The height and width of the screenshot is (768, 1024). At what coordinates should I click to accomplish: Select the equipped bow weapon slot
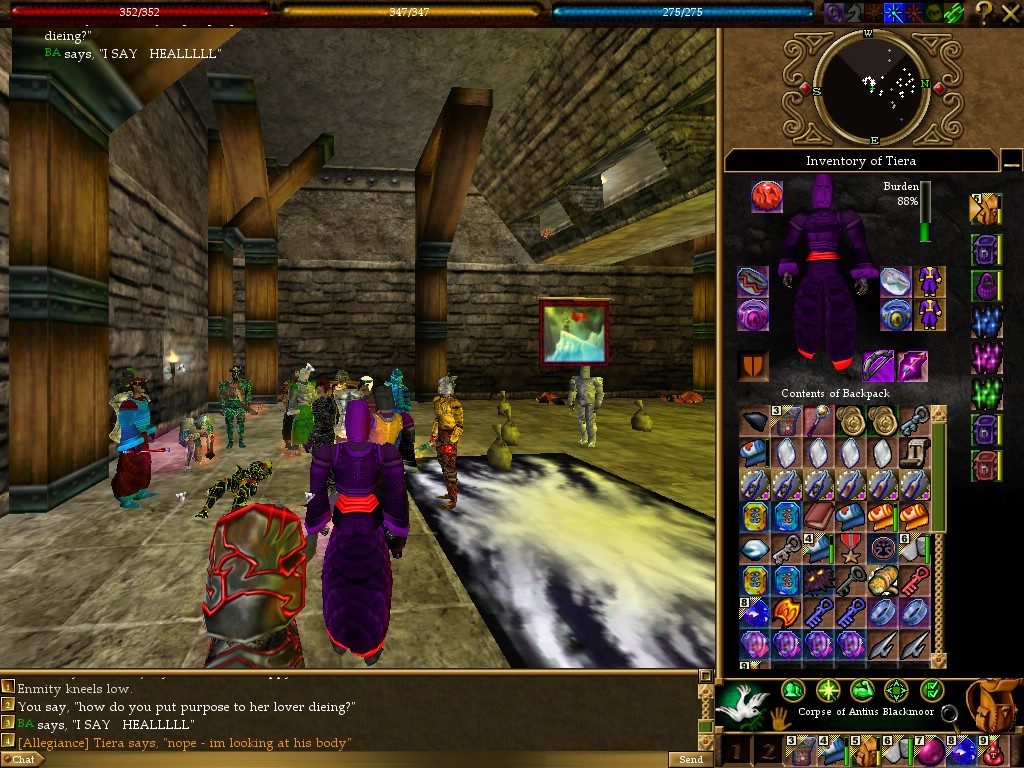coord(879,366)
